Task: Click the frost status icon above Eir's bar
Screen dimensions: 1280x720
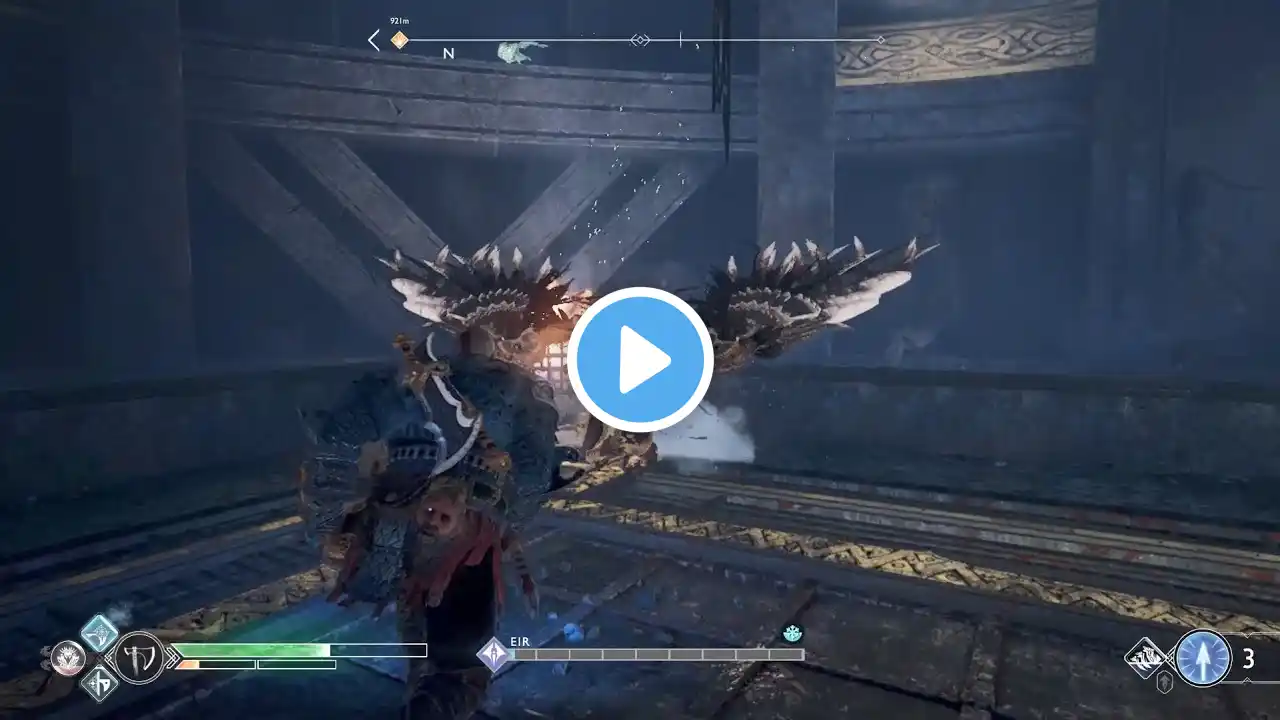Action: click(791, 633)
